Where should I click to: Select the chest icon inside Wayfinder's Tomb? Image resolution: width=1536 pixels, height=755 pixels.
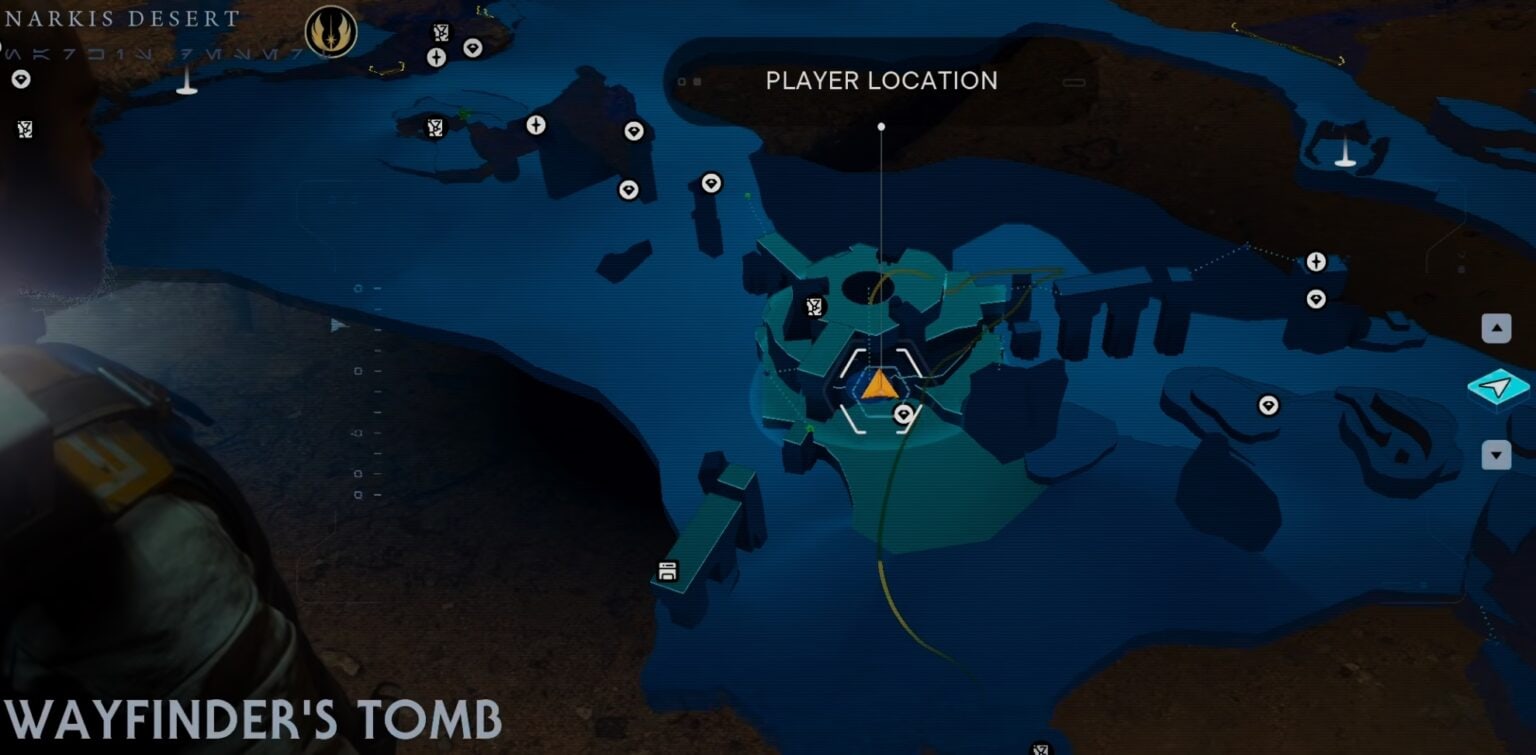(x=815, y=306)
